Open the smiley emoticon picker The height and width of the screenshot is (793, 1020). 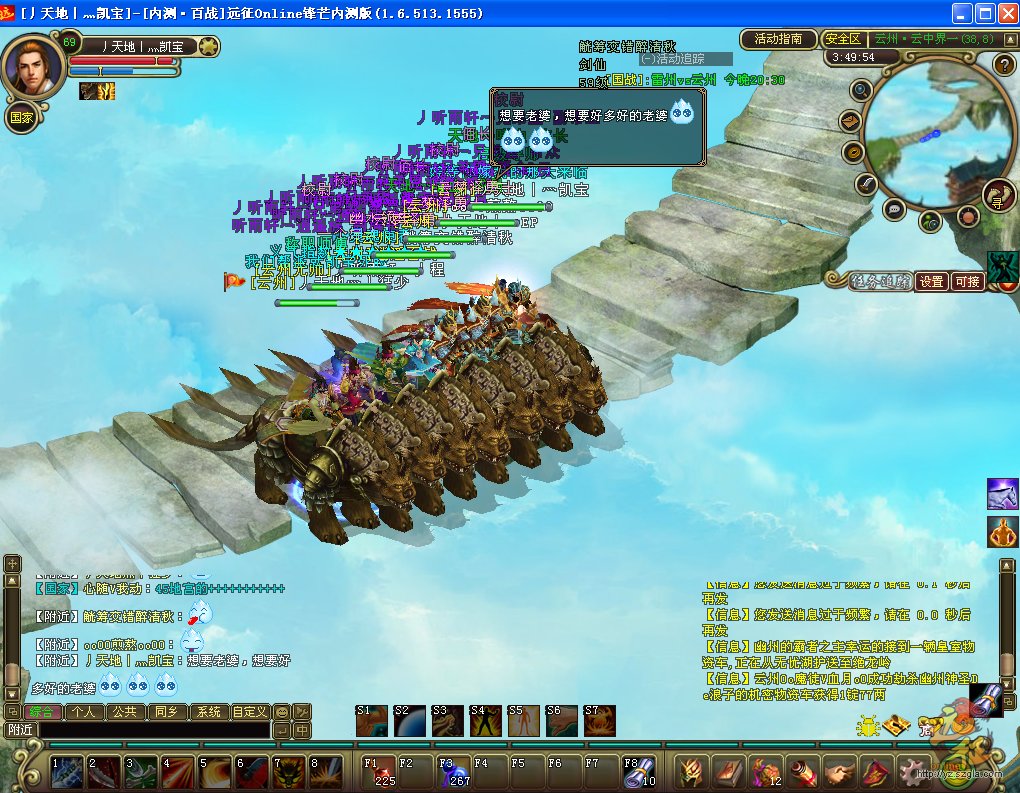281,712
